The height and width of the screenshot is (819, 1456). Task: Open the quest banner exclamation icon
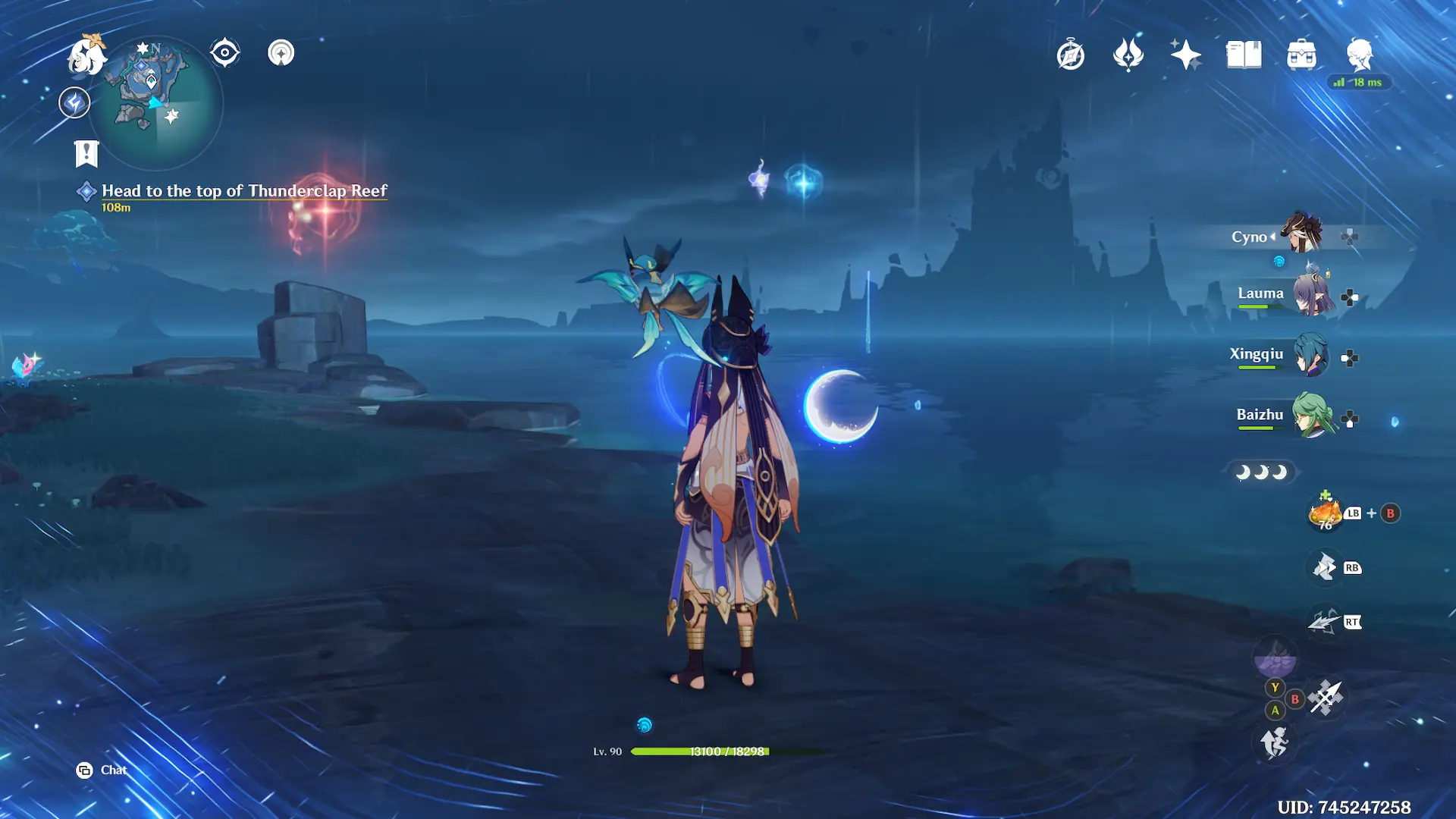point(86,154)
